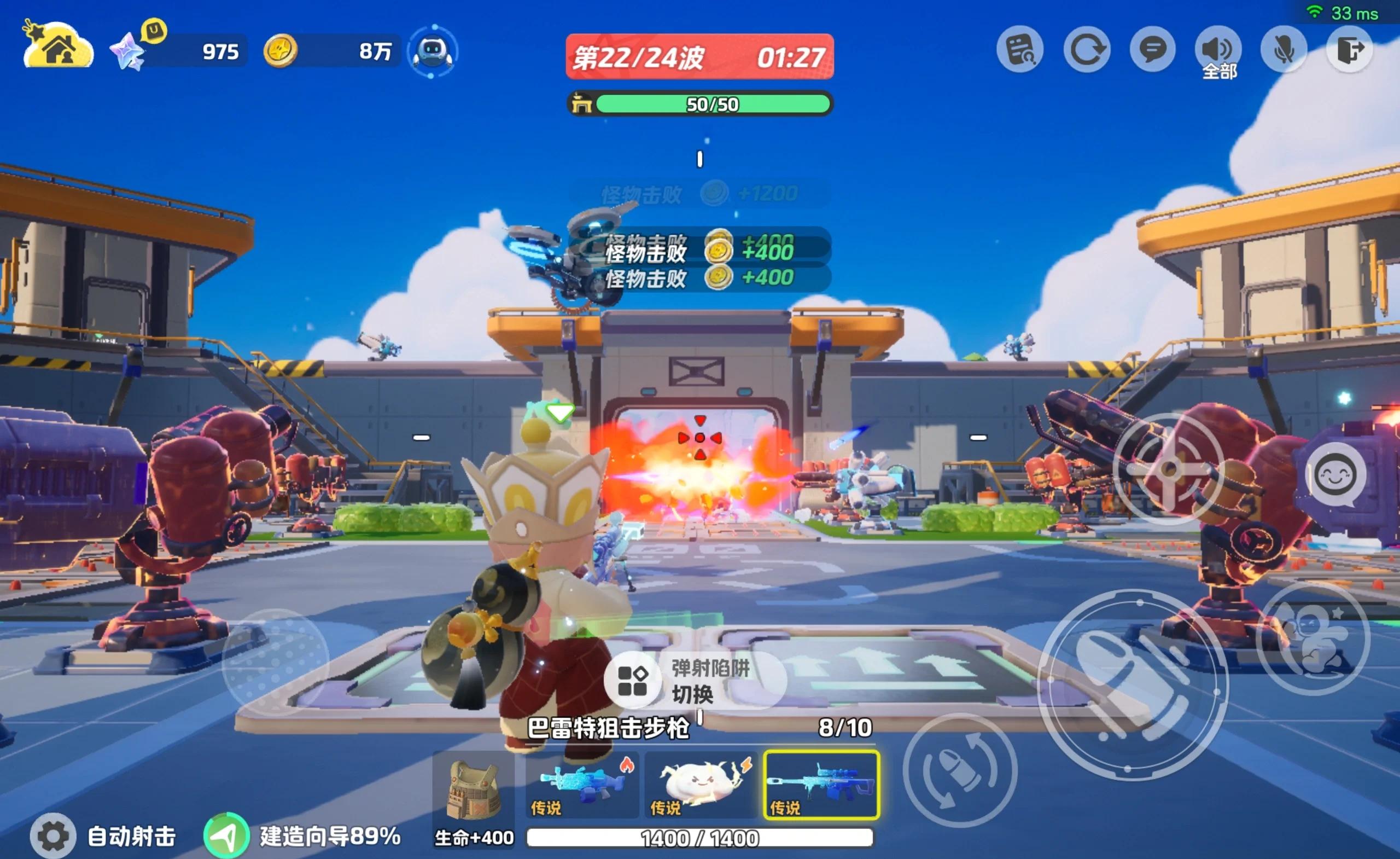The height and width of the screenshot is (859, 1400).
Task: Click the restart match icon
Action: (x=1086, y=49)
